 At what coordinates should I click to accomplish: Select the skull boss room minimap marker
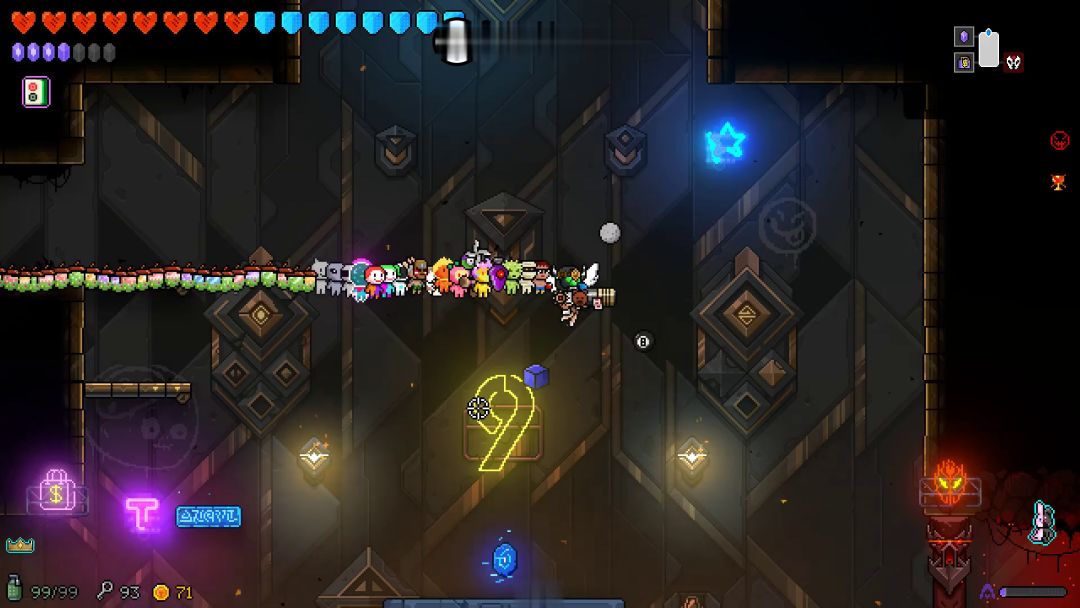tap(1014, 63)
